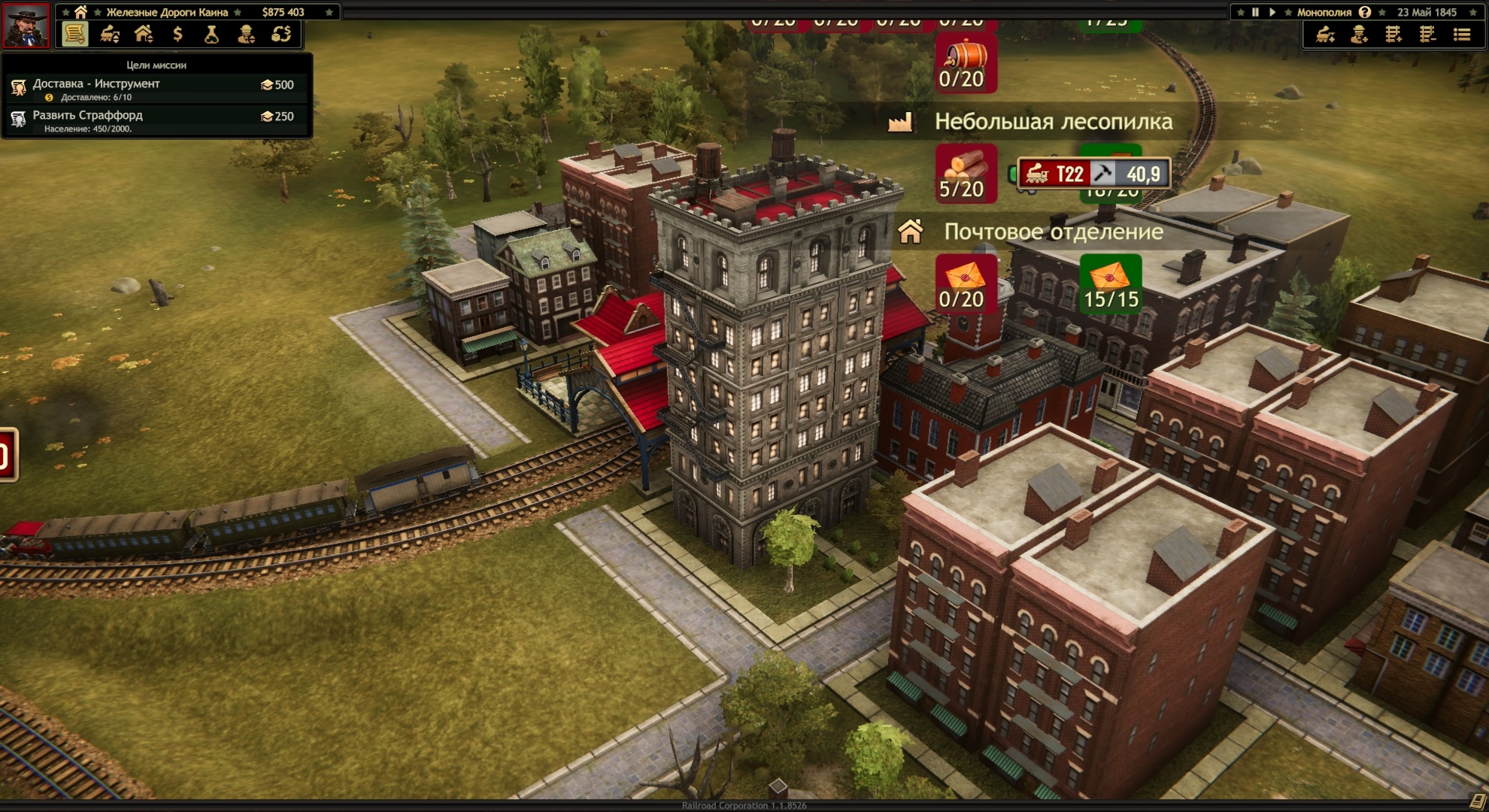Pause the game simulation
1489x812 pixels.
click(x=1255, y=12)
